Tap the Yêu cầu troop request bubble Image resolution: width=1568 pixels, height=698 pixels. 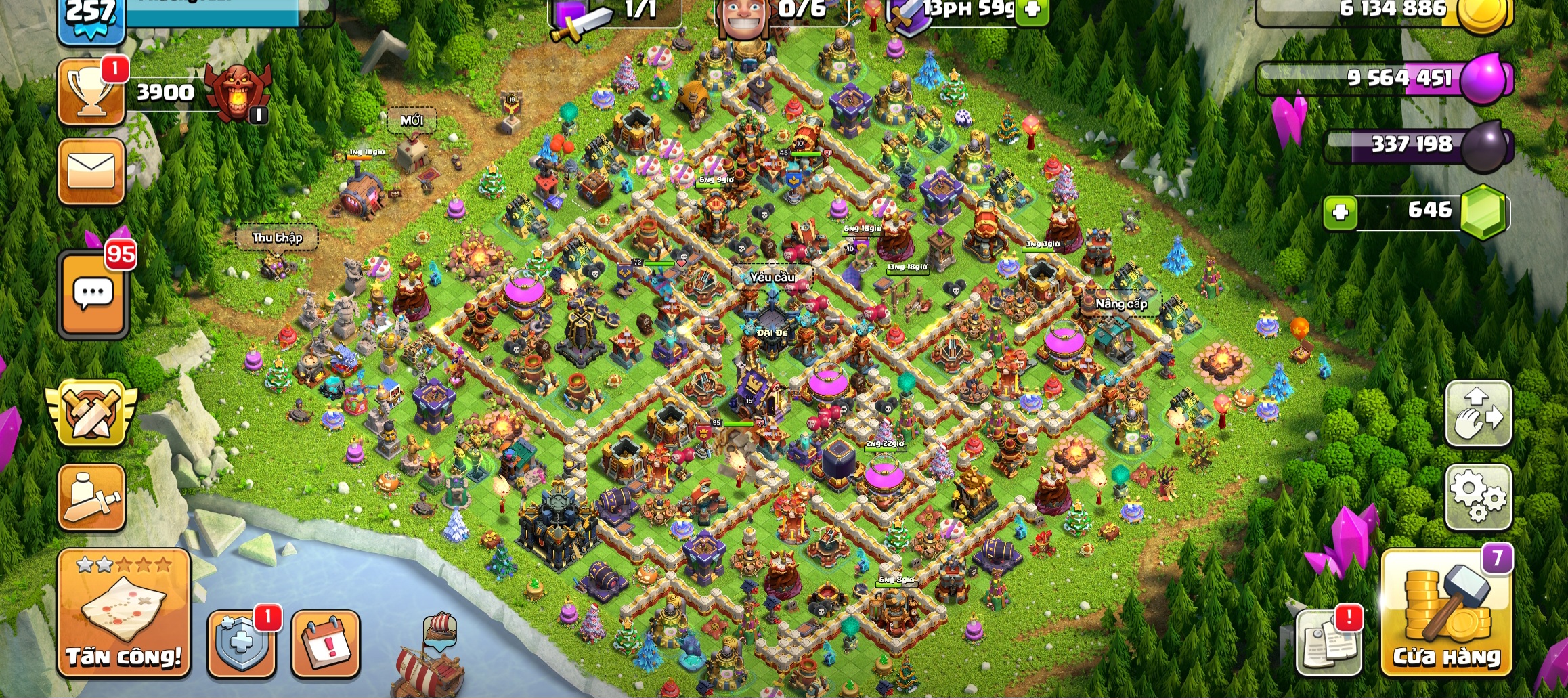pyautogui.click(x=772, y=277)
